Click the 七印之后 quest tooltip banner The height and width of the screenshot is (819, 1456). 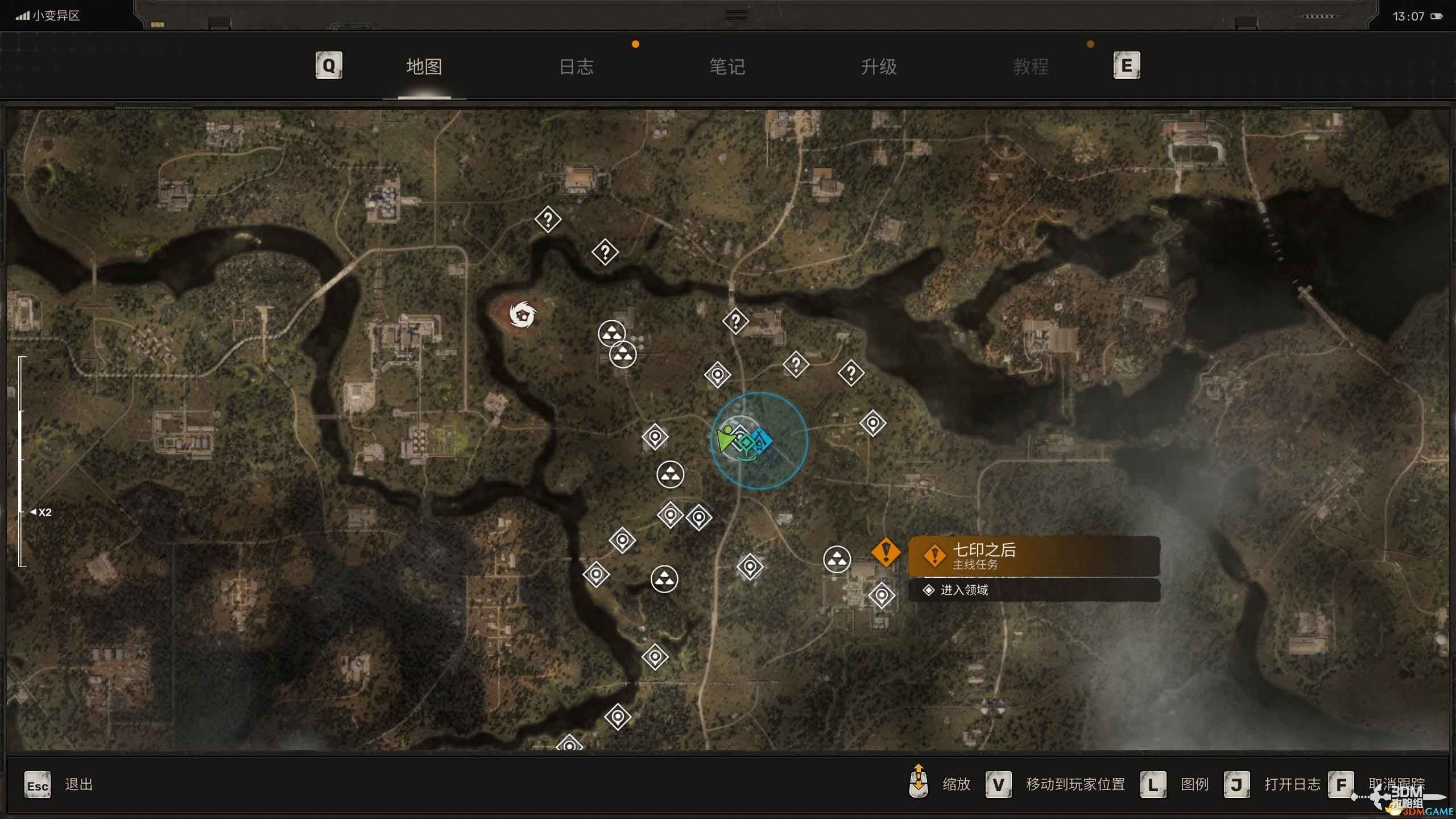pyautogui.click(x=1034, y=556)
